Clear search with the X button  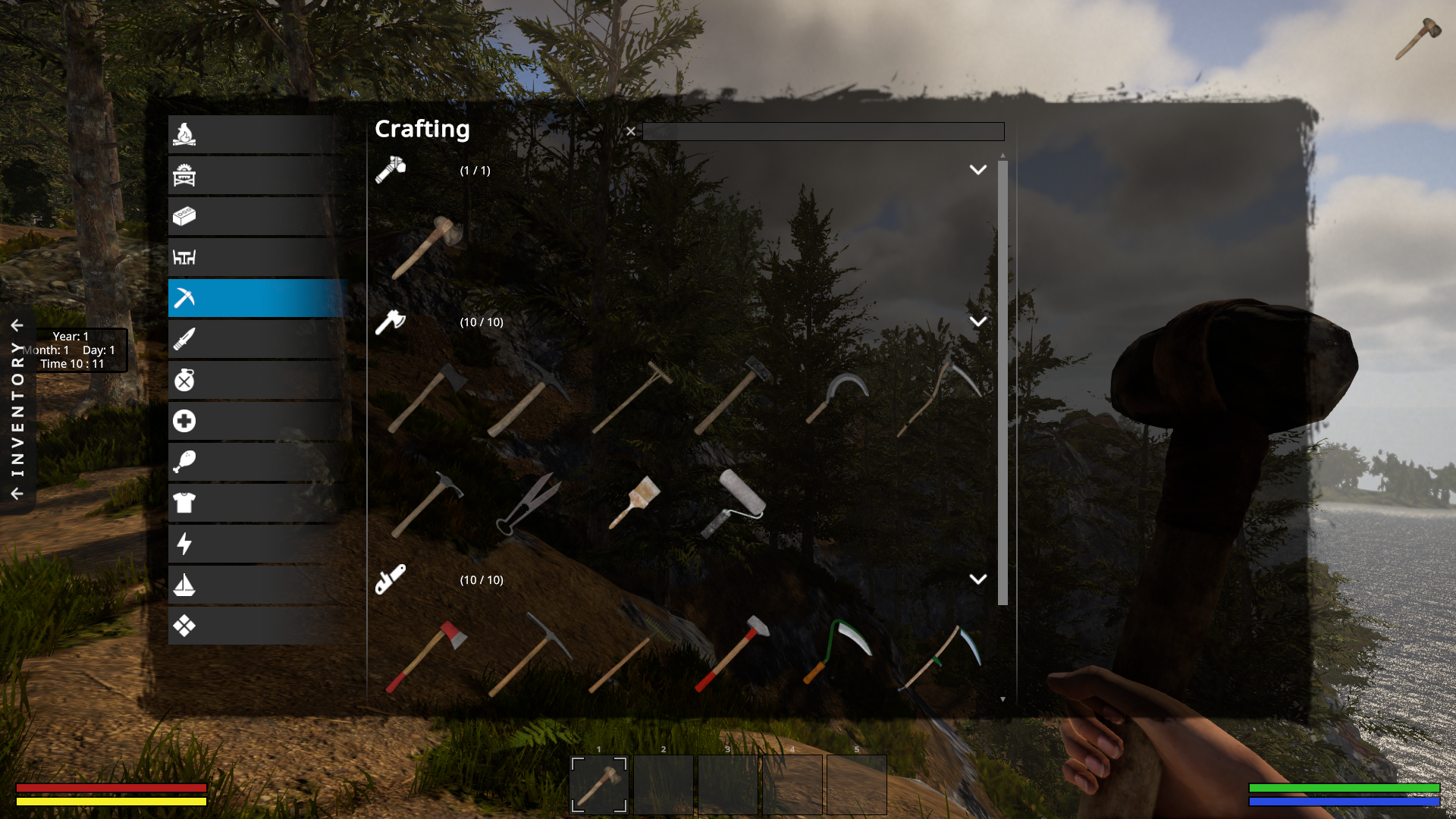coord(630,131)
